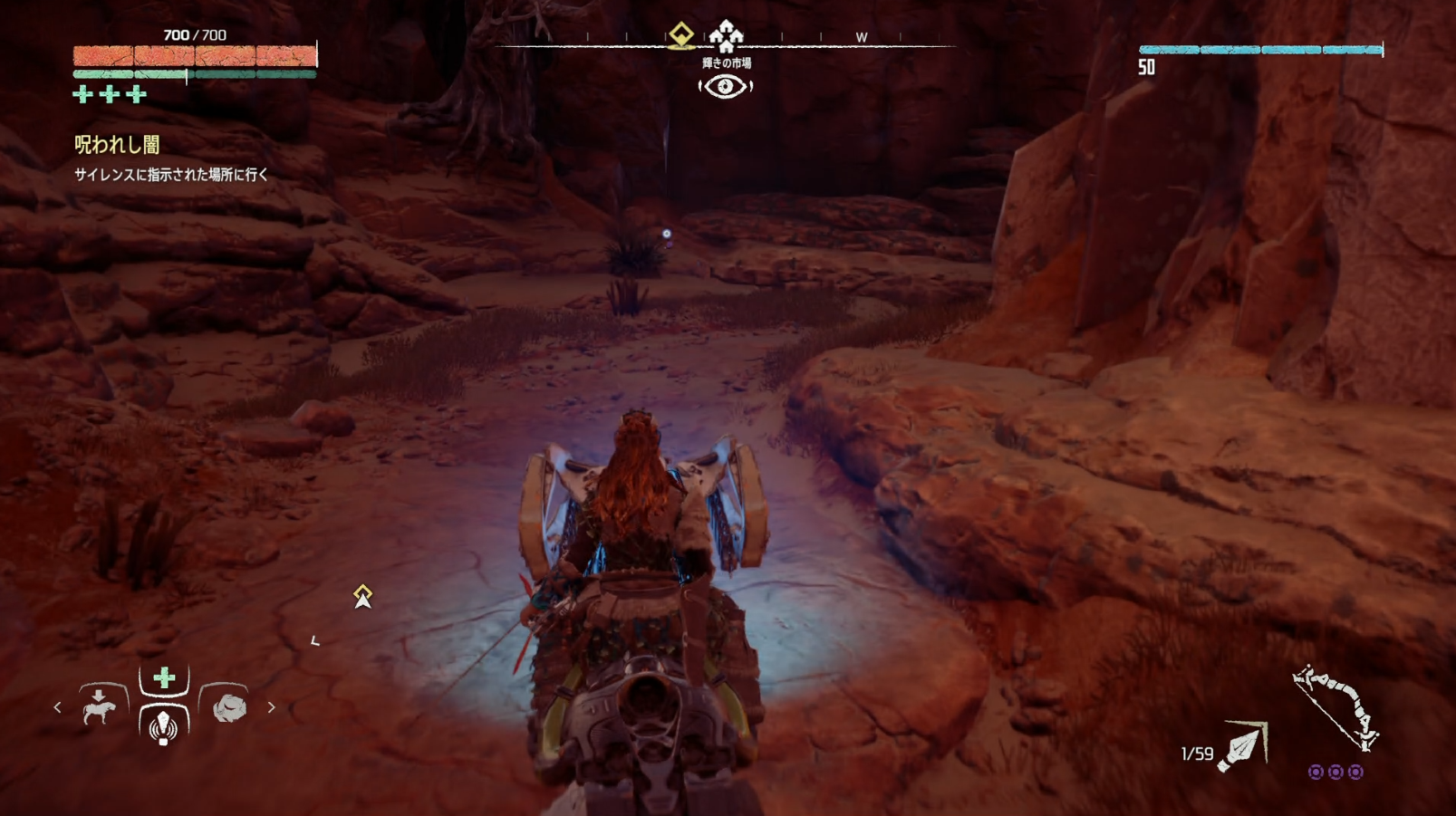The height and width of the screenshot is (816, 1456).
Task: Select the equipped hunter bow icon
Action: point(1335,707)
